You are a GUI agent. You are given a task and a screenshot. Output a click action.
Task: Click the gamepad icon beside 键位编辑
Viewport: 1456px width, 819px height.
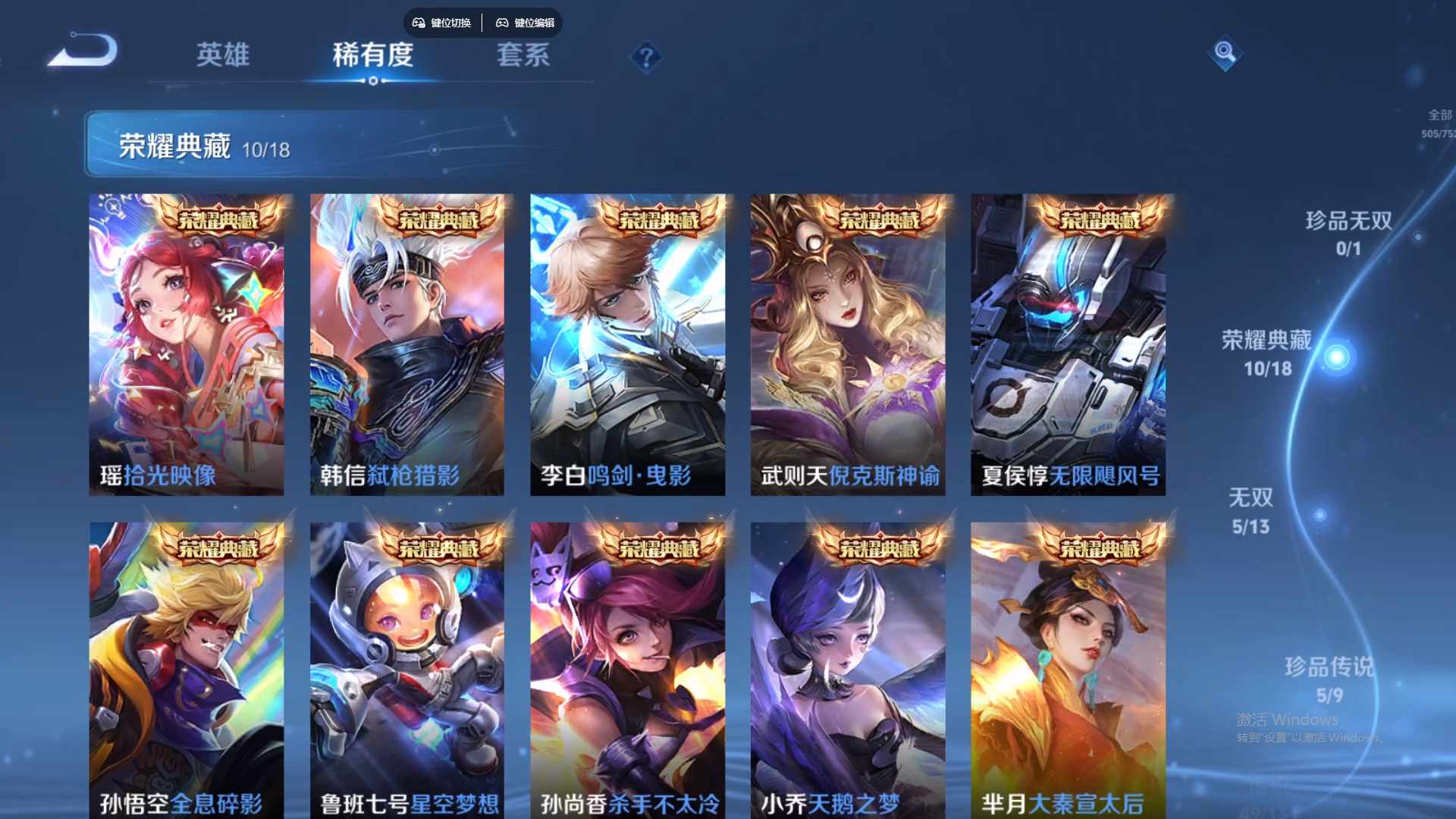coord(502,23)
